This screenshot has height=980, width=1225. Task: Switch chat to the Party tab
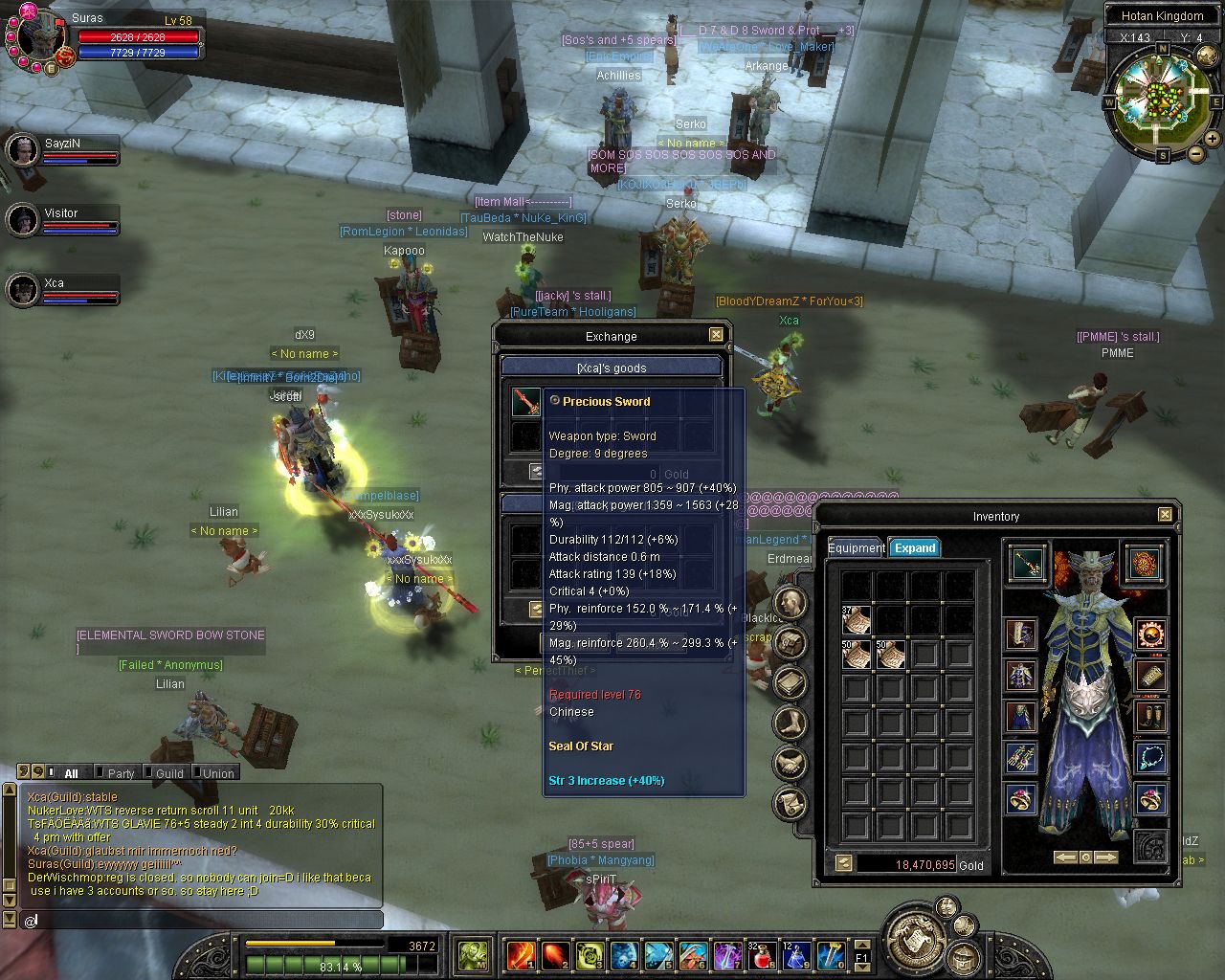(121, 773)
